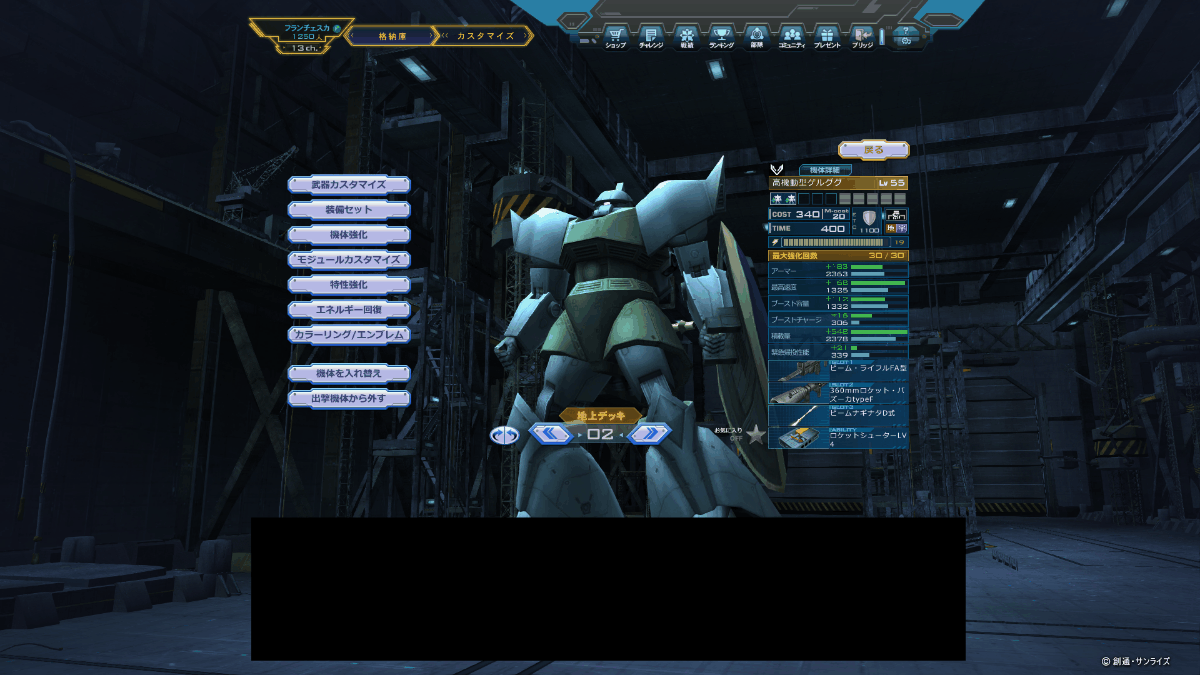Open 機体強化 unit enhancement
This screenshot has height=675, width=1200.
click(349, 234)
